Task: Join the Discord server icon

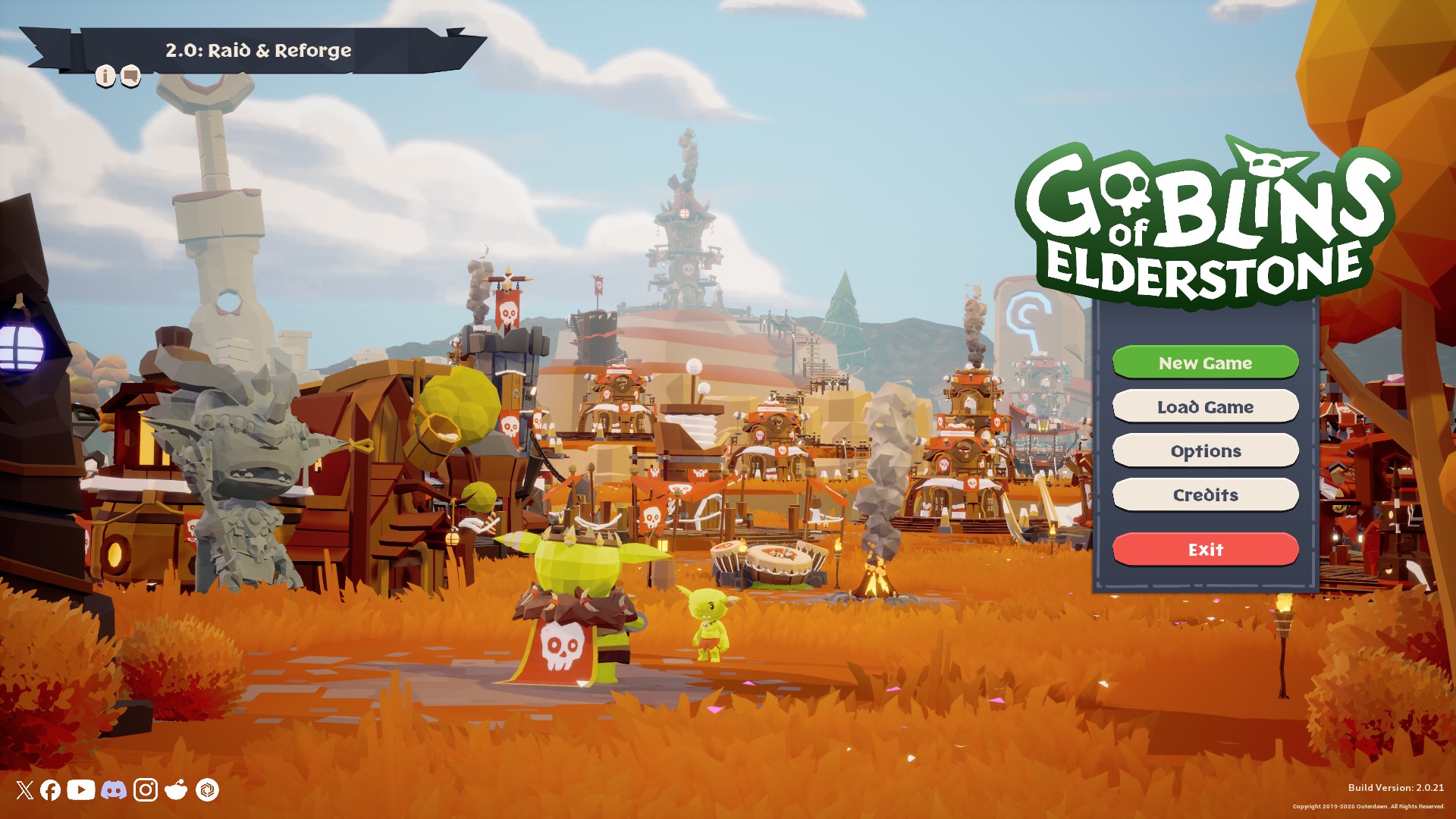Action: (x=114, y=790)
